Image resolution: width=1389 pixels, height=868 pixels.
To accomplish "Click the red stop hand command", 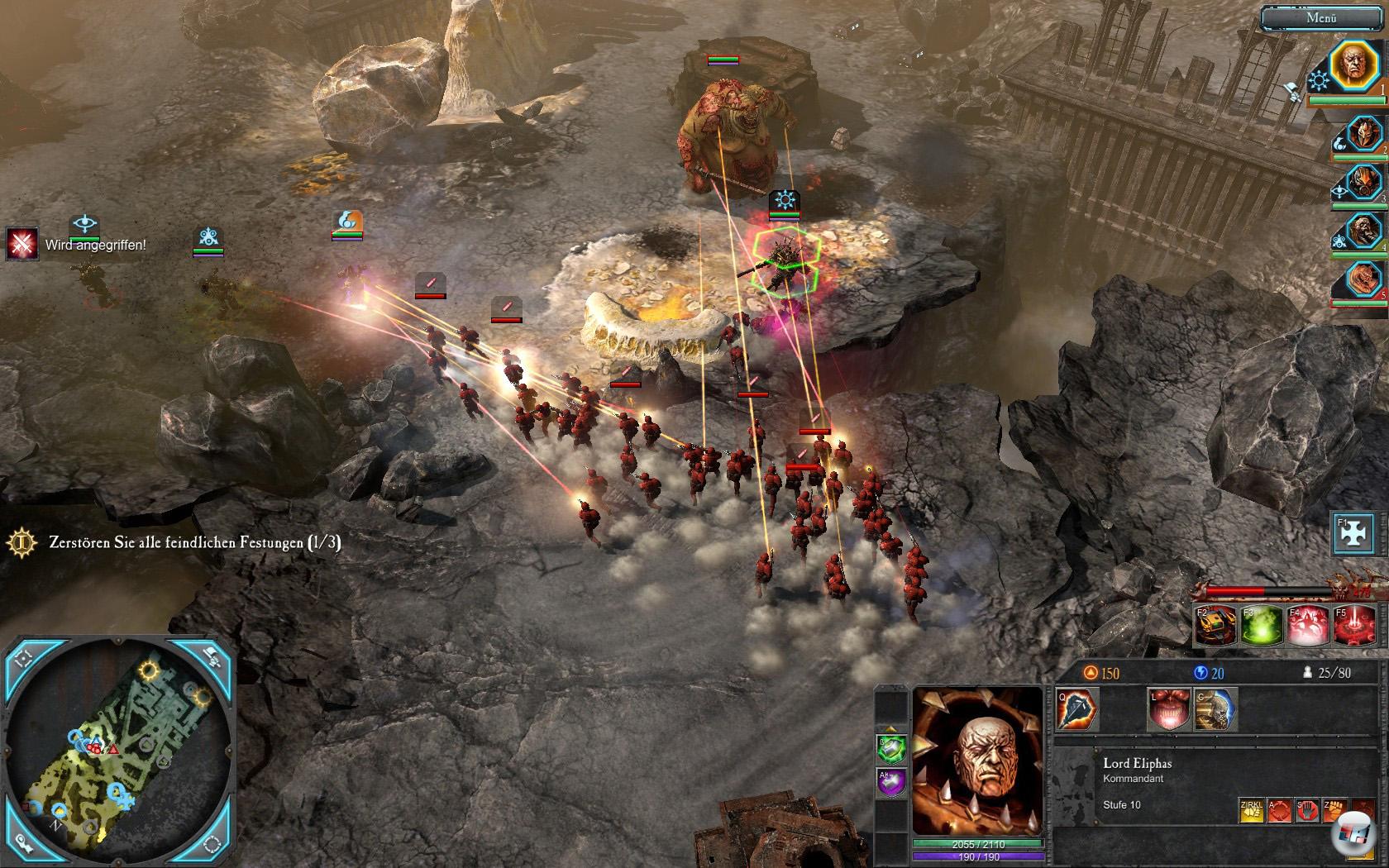I will tap(1307, 810).
